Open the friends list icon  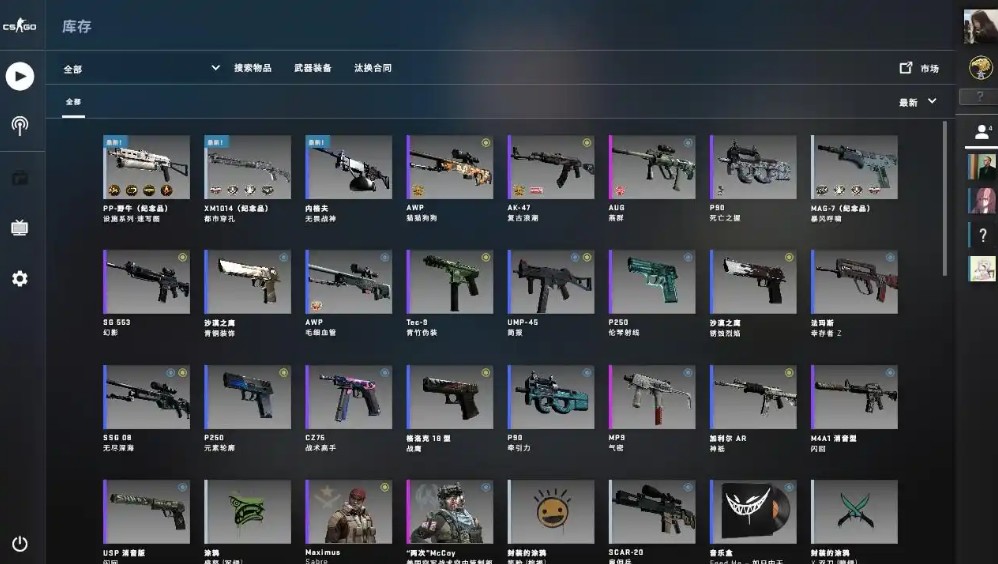pos(980,131)
